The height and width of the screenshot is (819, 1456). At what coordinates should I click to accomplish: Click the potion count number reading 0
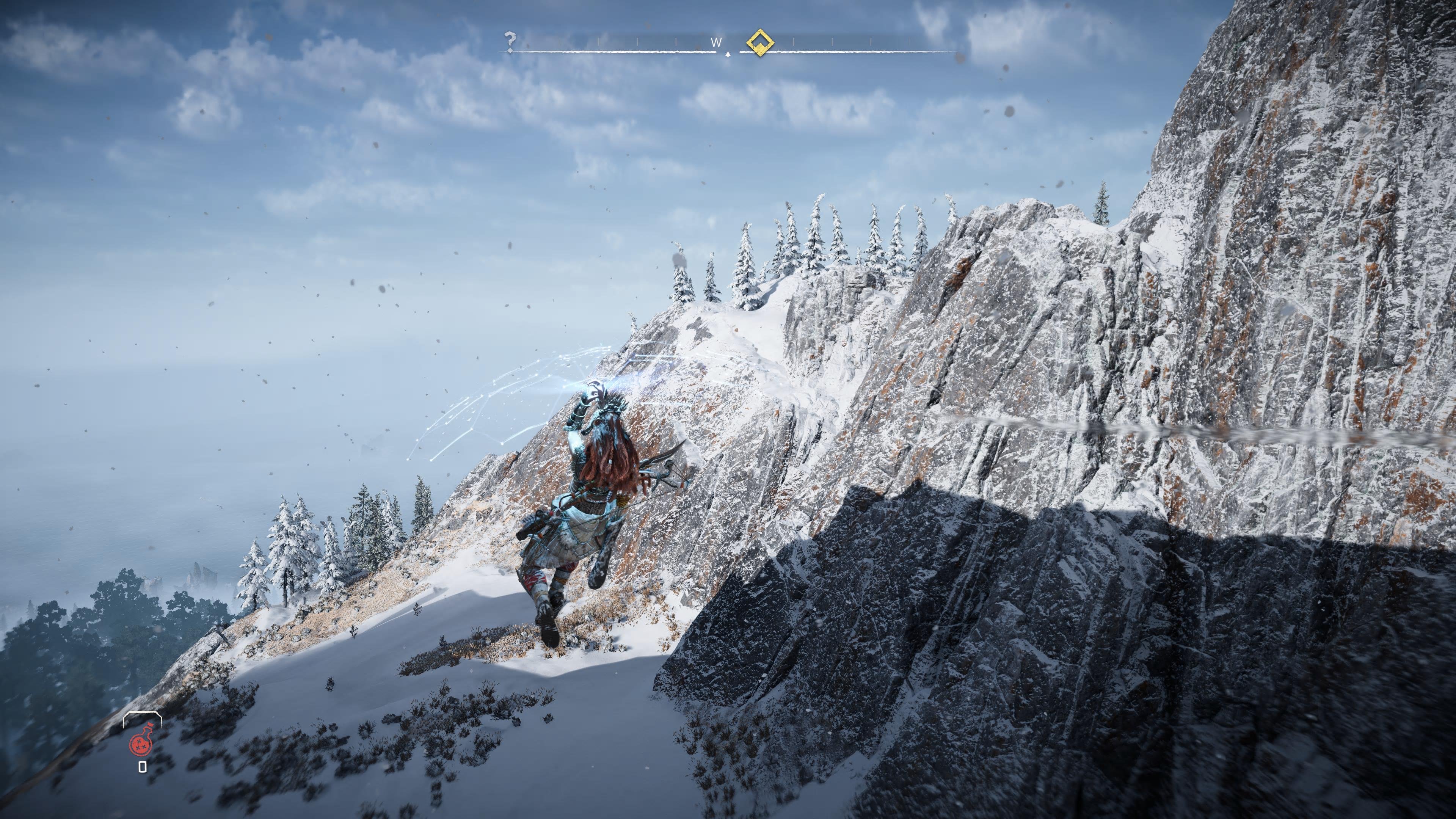[x=143, y=767]
